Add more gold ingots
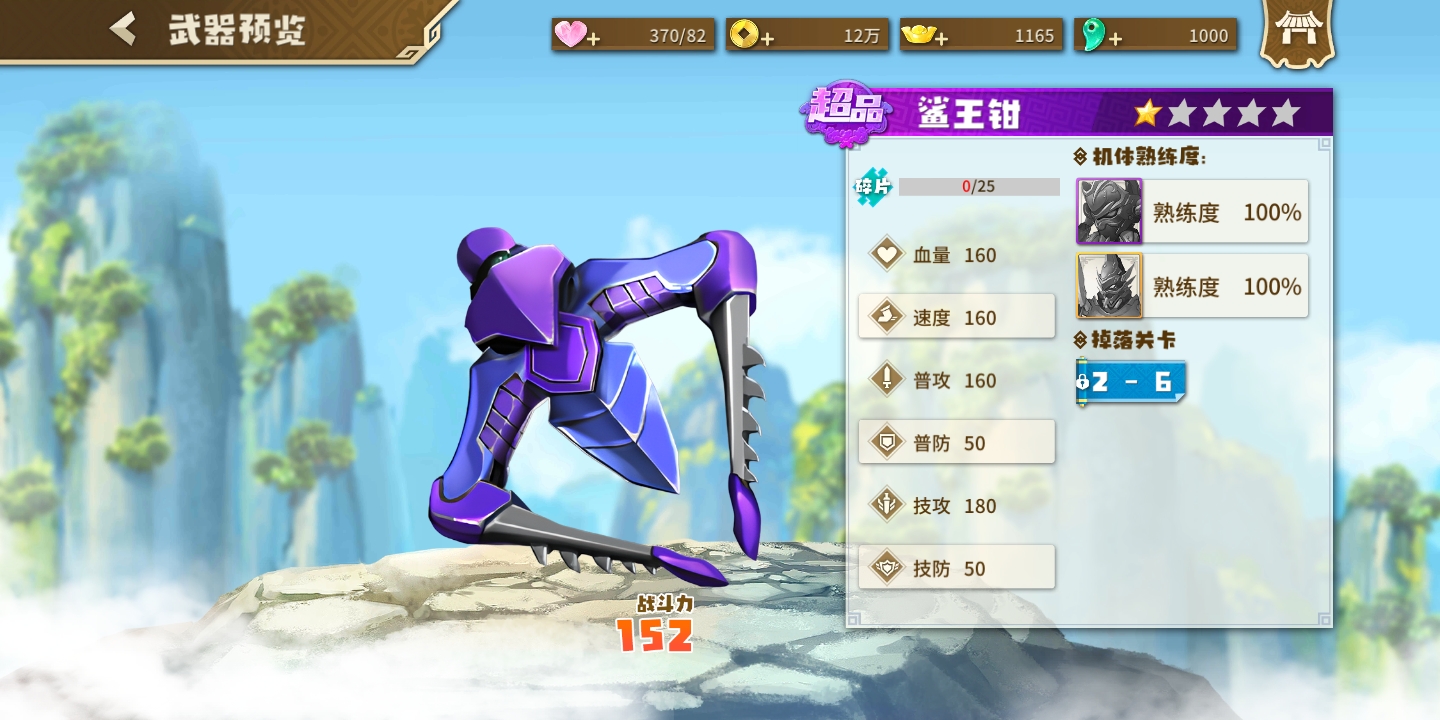The width and height of the screenshot is (1440, 720). (941, 38)
